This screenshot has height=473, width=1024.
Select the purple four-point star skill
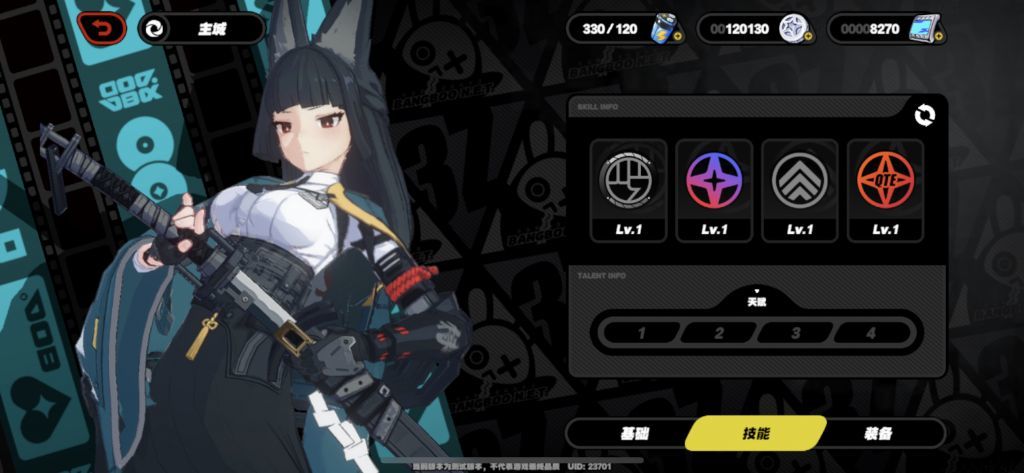[x=713, y=178]
